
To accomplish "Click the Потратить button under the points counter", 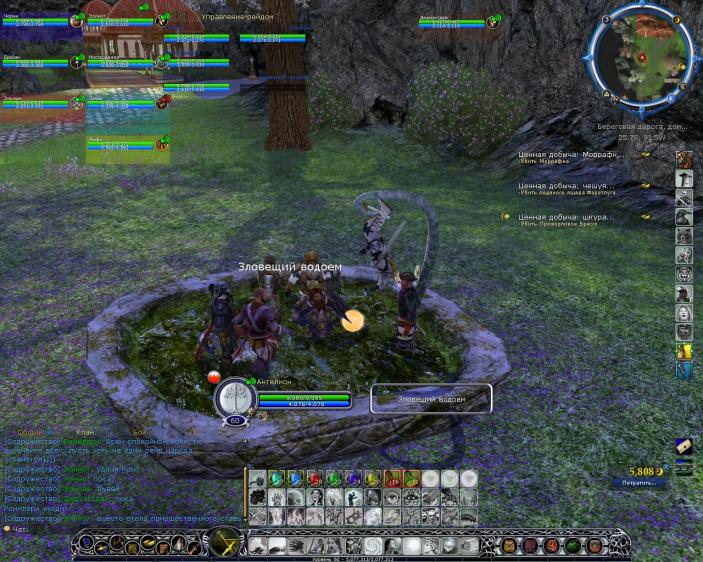I will coord(638,482).
